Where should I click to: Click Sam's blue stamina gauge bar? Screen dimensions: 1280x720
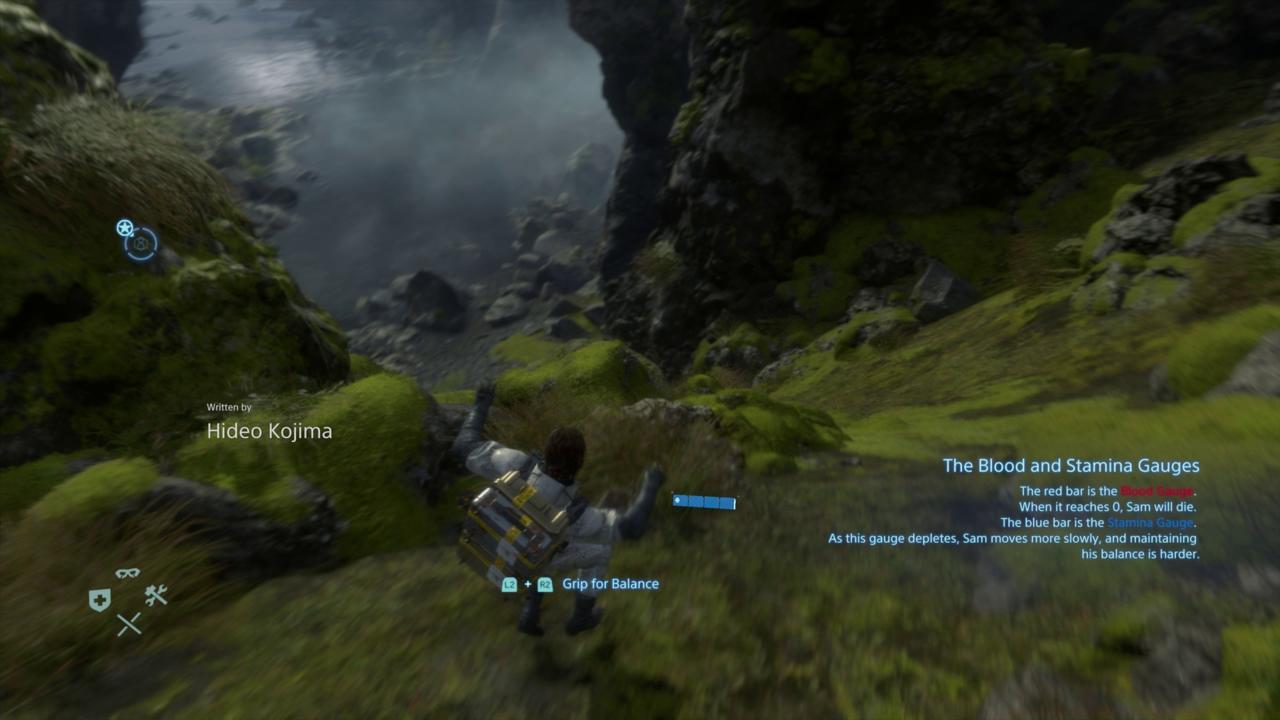pos(705,501)
